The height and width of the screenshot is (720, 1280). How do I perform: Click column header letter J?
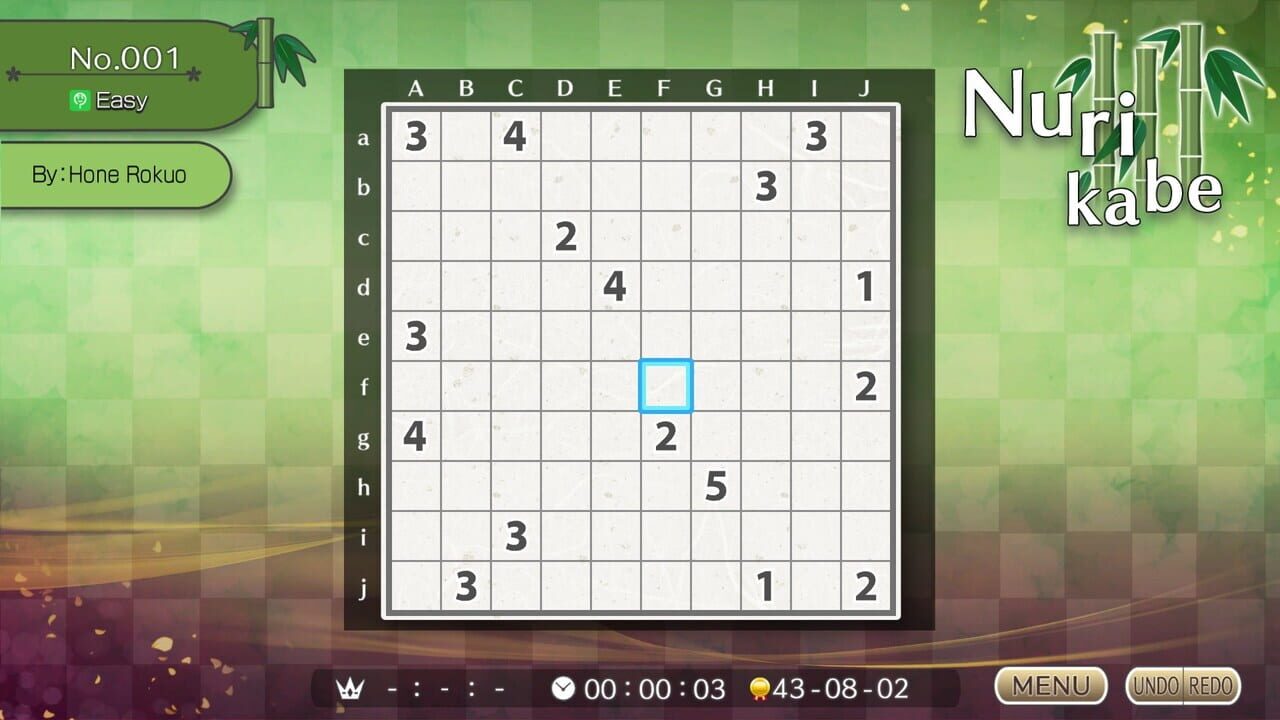[x=865, y=87]
